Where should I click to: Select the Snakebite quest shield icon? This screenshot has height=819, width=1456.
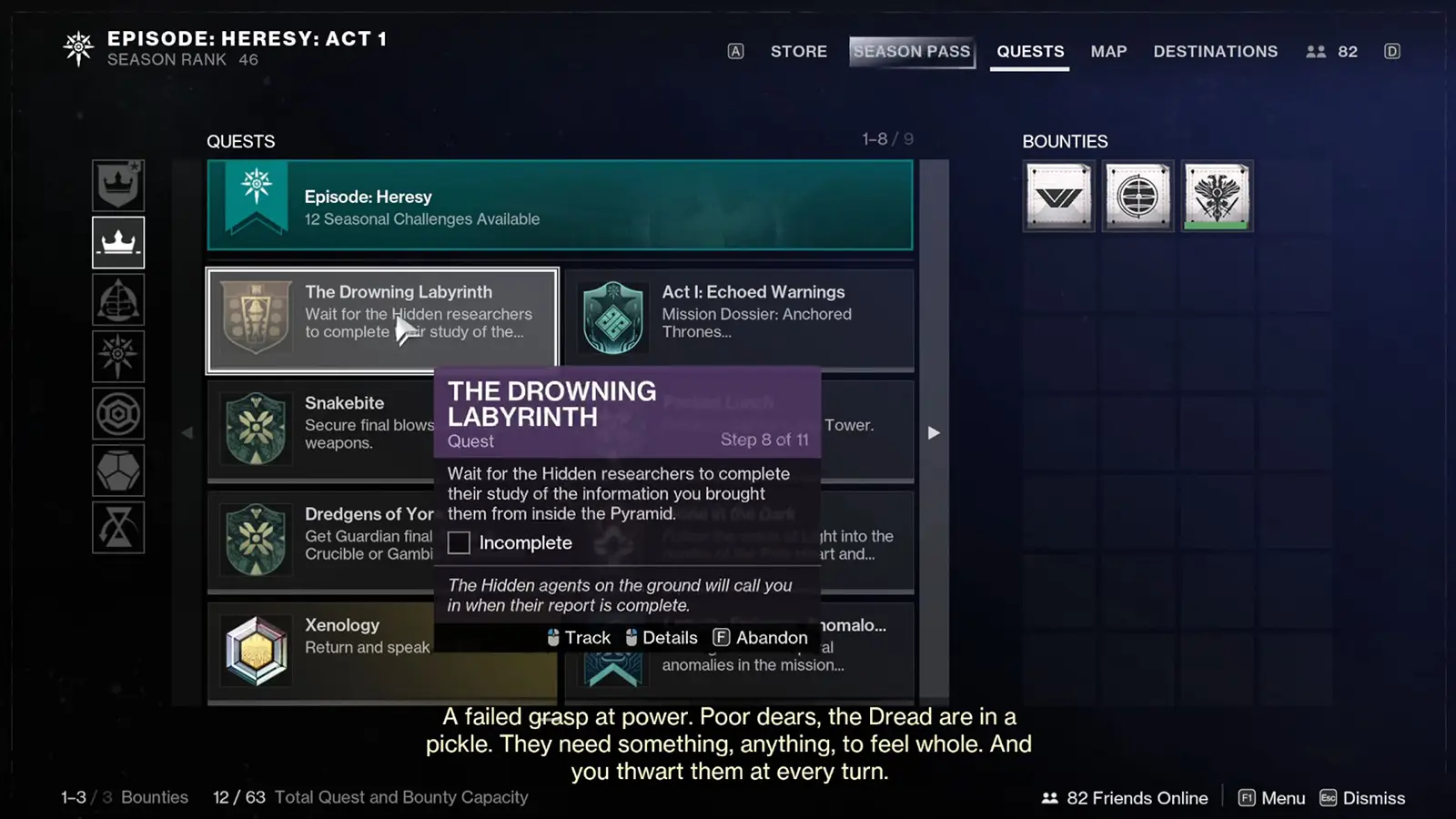(256, 428)
